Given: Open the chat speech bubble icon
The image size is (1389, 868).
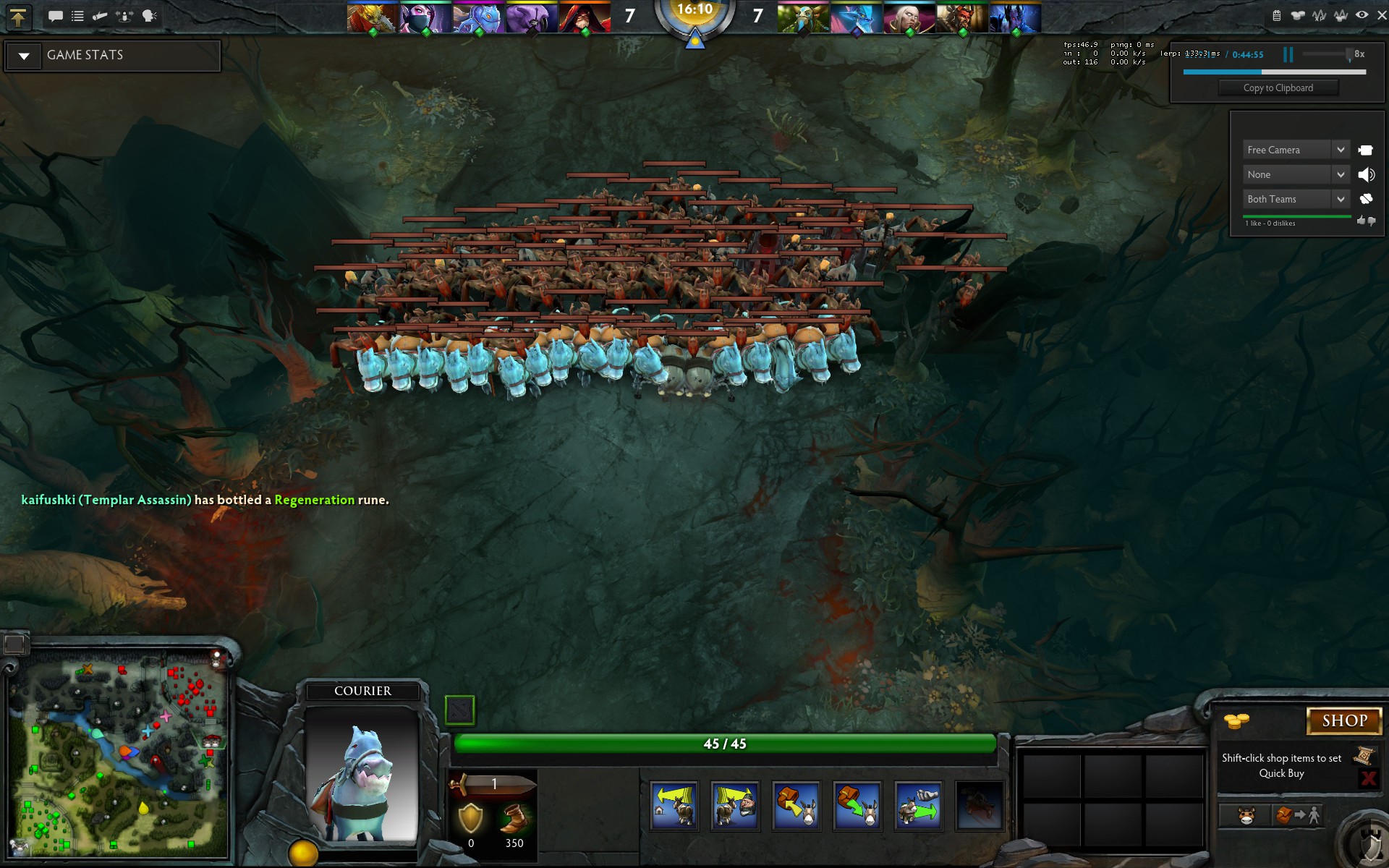Looking at the screenshot, I should [55, 16].
